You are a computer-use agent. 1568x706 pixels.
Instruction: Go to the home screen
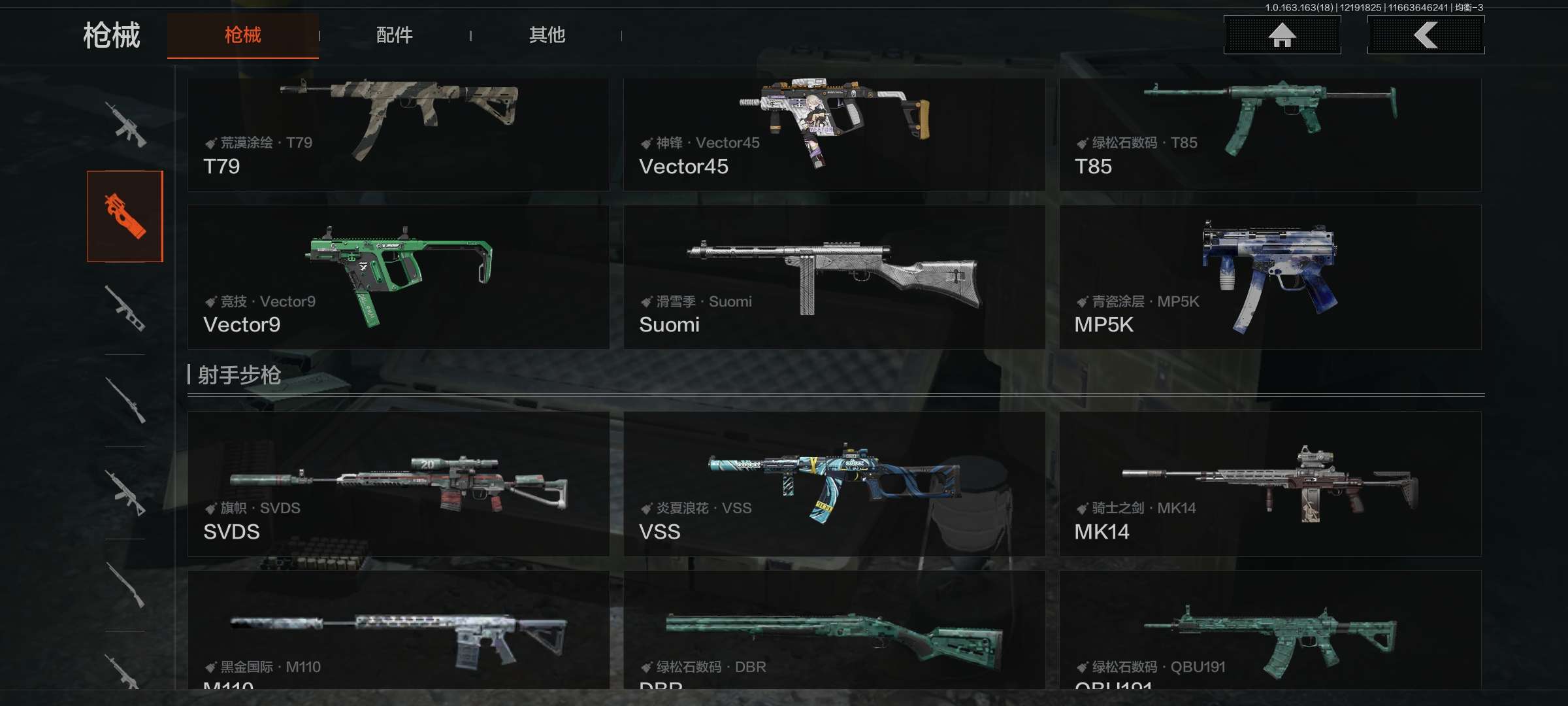click(1282, 35)
